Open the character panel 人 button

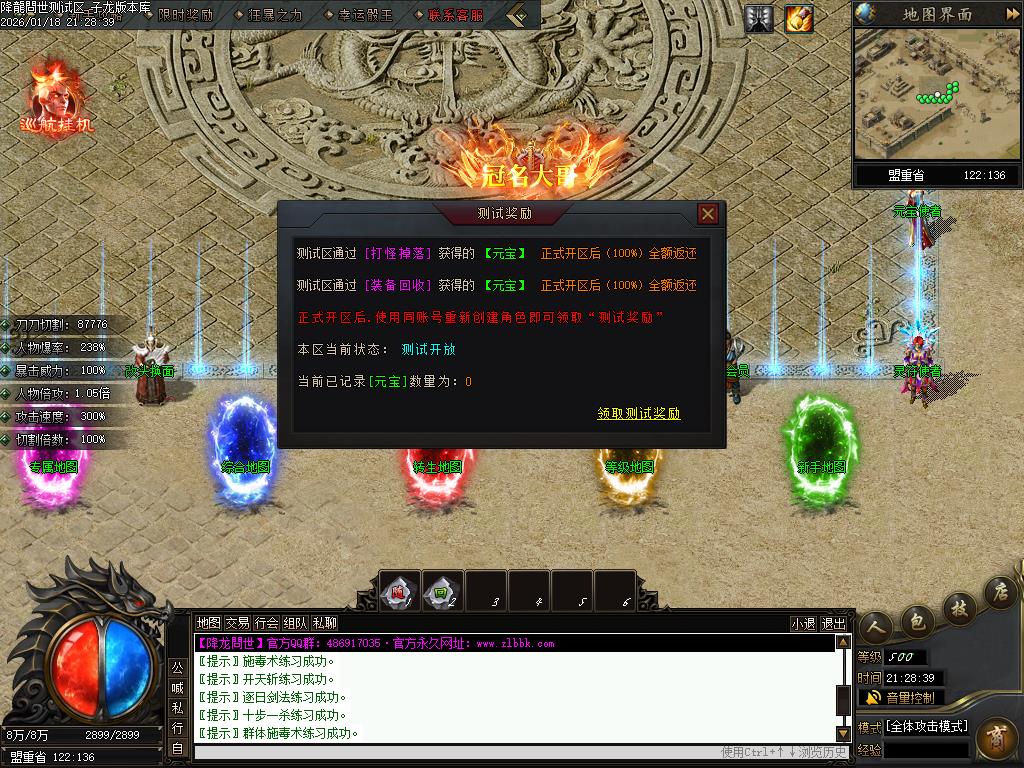coord(876,628)
